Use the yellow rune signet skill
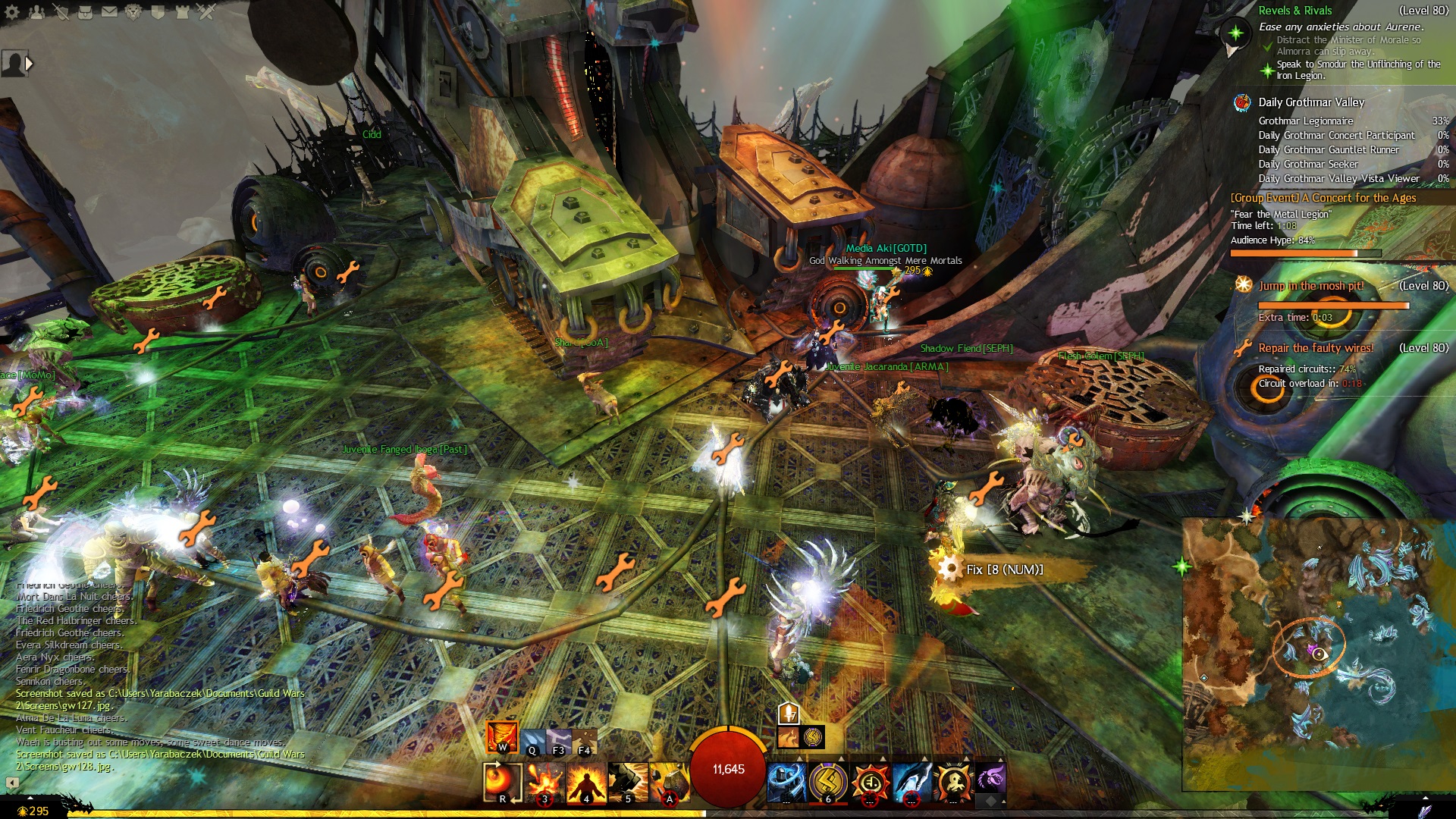 click(x=828, y=782)
